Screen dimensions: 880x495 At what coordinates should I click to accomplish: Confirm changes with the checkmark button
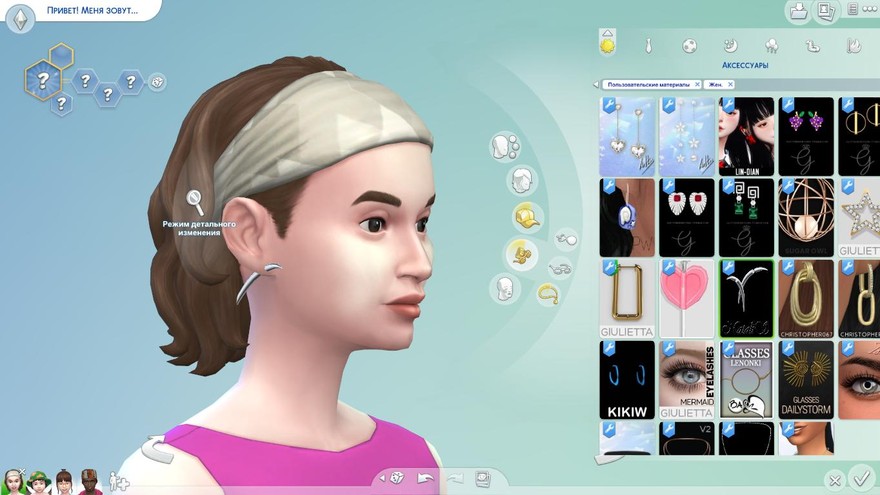[860, 478]
